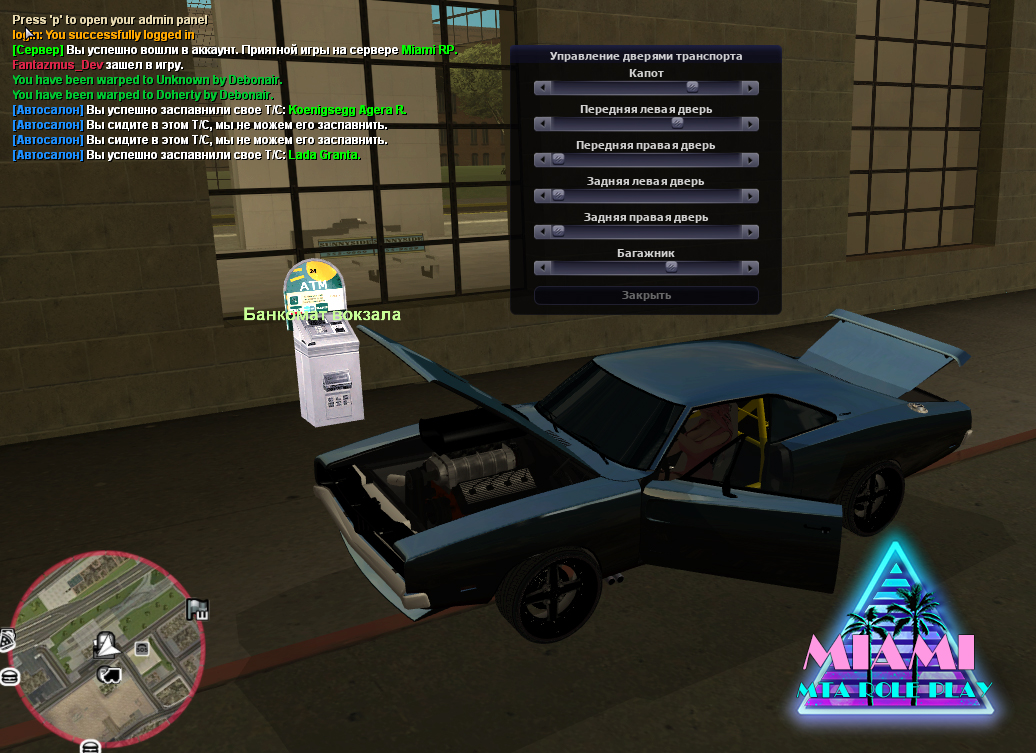Select the Передняя правая дверь slider handle

(x=558, y=160)
